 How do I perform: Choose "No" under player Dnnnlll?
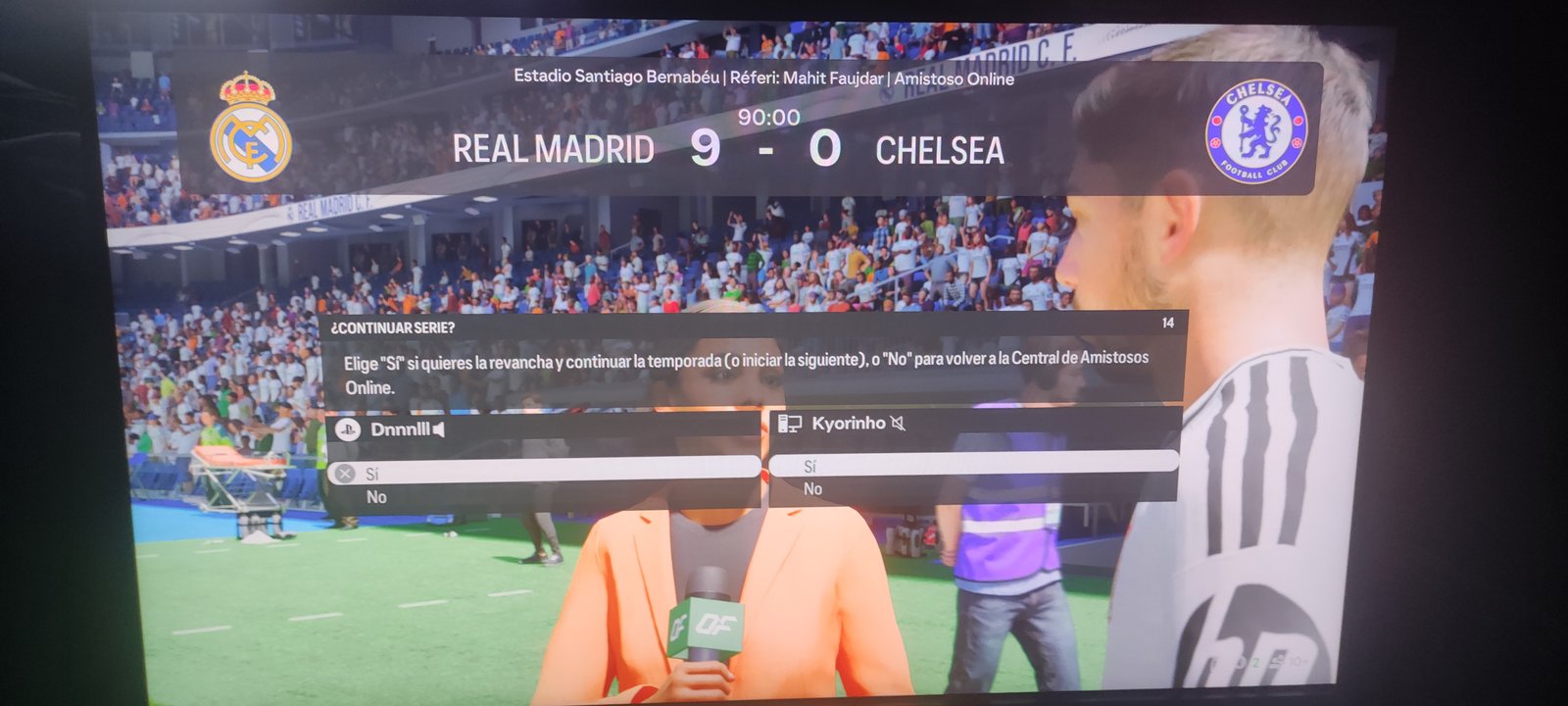tap(376, 497)
